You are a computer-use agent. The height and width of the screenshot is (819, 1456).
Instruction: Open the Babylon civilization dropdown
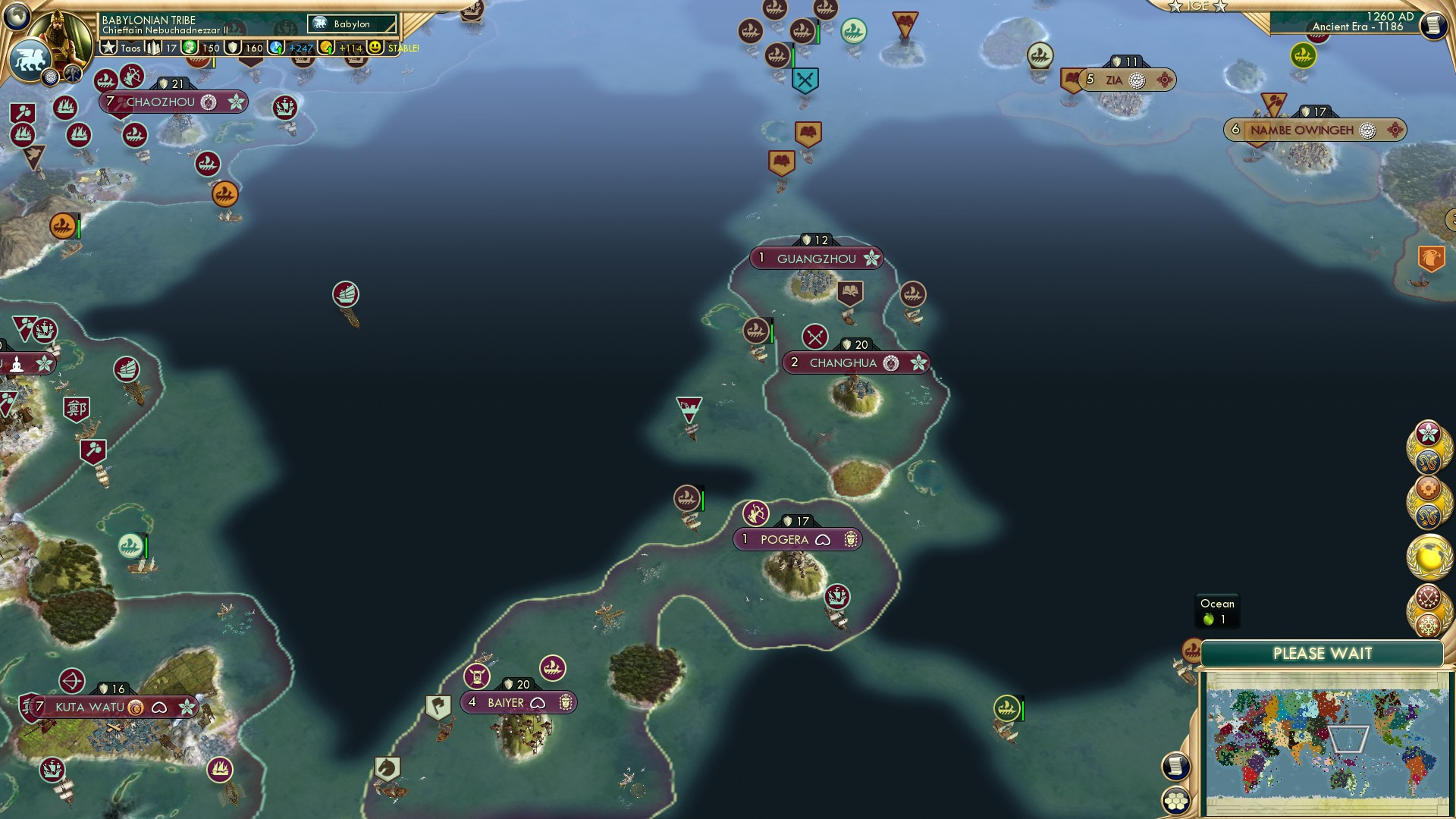pos(350,24)
